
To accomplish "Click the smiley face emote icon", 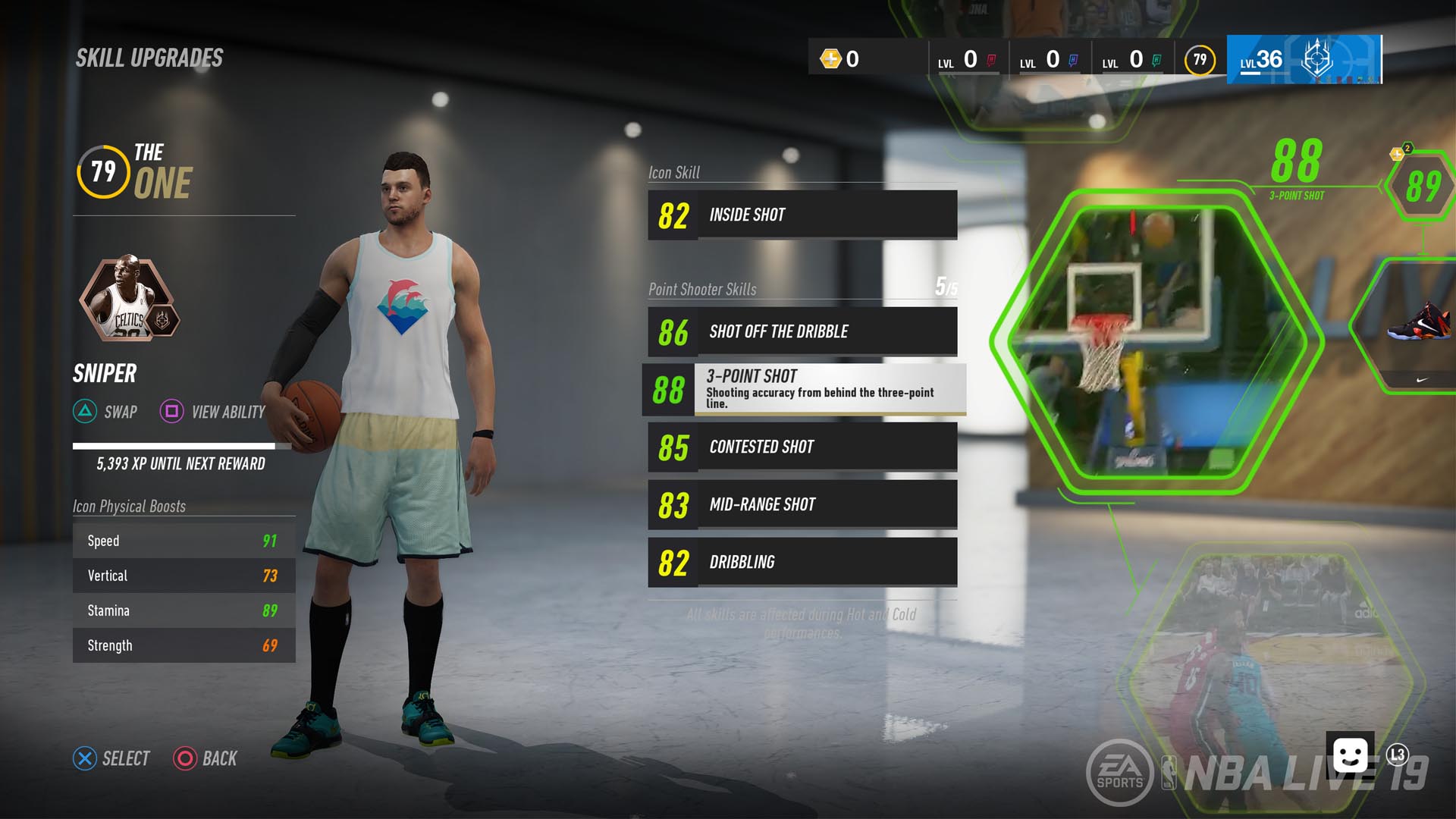I will [1351, 755].
